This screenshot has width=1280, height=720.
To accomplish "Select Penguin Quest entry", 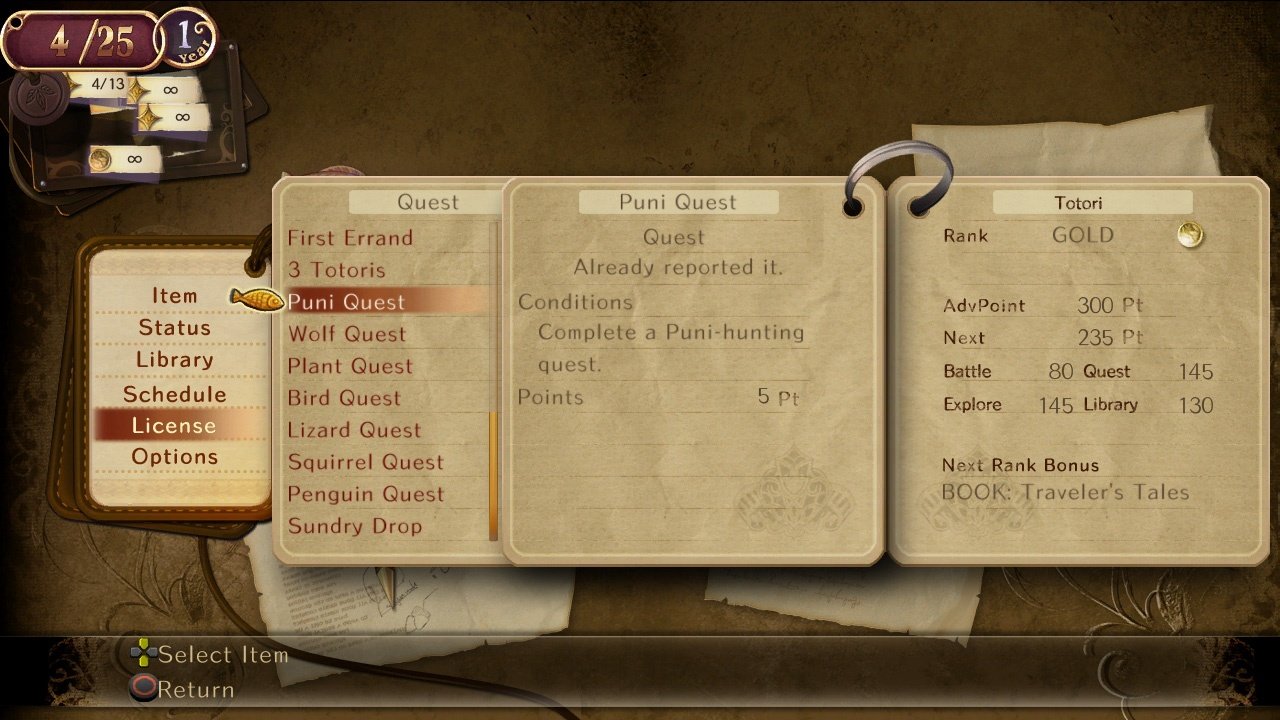I will click(x=365, y=494).
